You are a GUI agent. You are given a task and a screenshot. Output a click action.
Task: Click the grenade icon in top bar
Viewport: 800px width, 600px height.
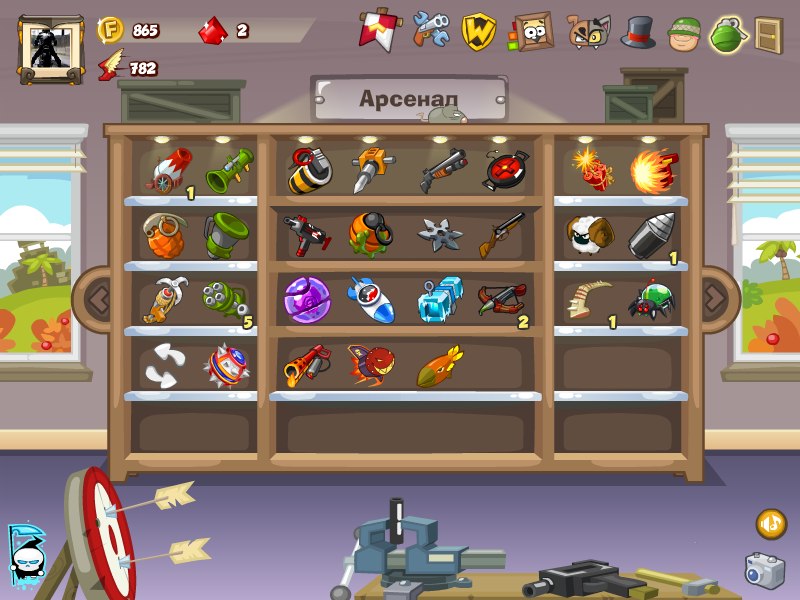point(727,33)
